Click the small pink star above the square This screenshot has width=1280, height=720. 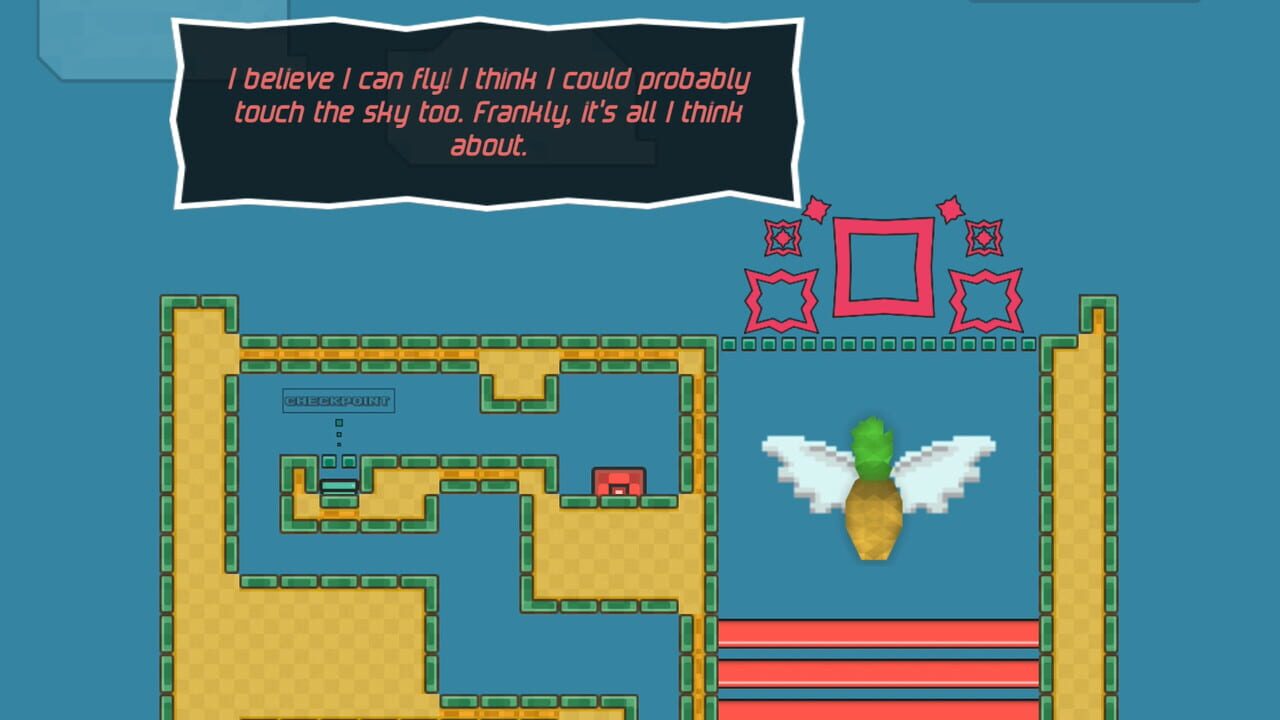click(x=817, y=210)
